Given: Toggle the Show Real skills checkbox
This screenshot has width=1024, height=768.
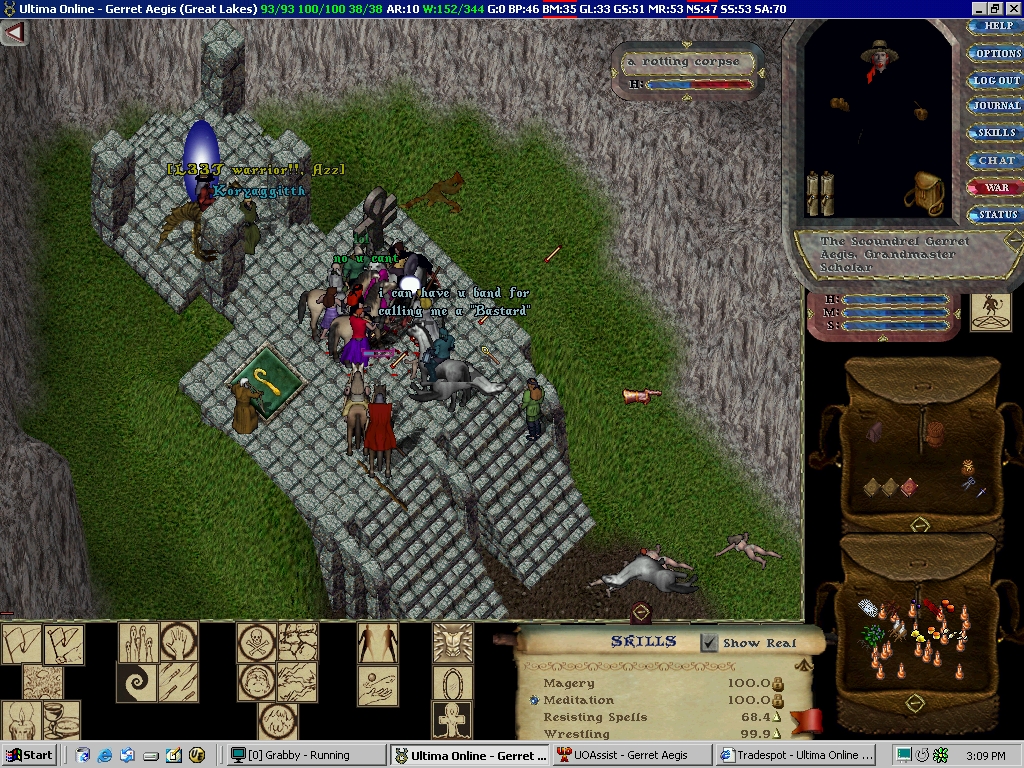Looking at the screenshot, I should point(710,643).
